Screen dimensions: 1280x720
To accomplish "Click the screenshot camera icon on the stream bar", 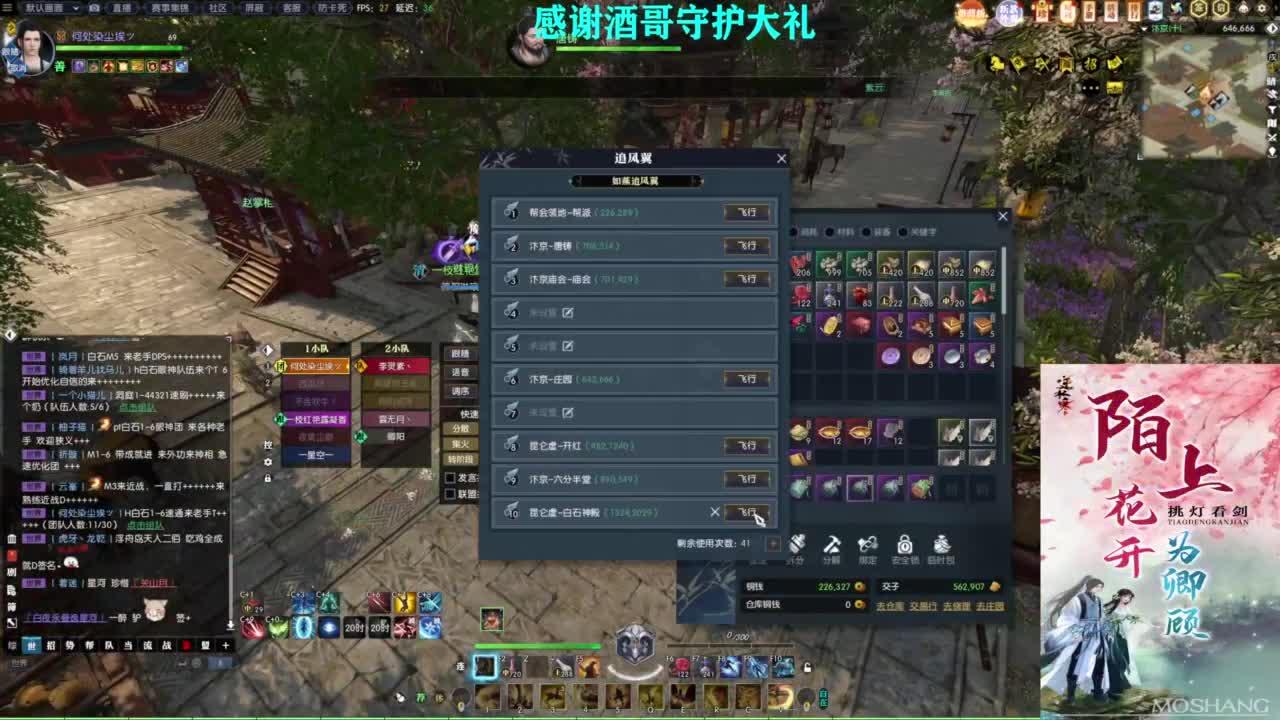I will pyautogui.click(x=94, y=8).
